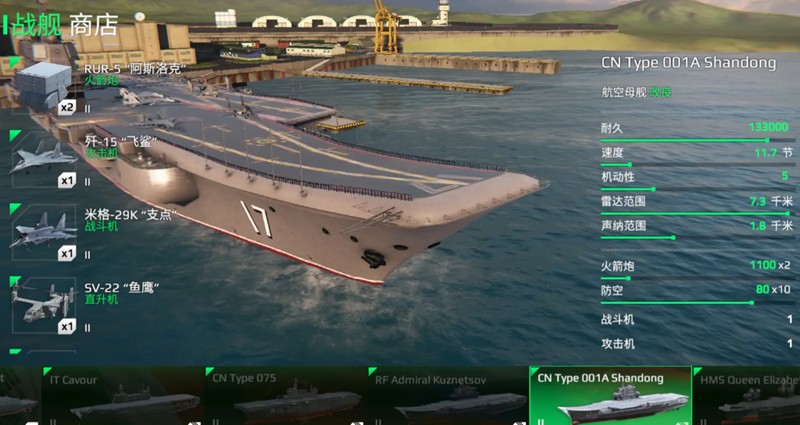This screenshot has width=800, height=425.
Task: Select the RF Admiral Kuznetsov carrier
Action: pos(449,396)
